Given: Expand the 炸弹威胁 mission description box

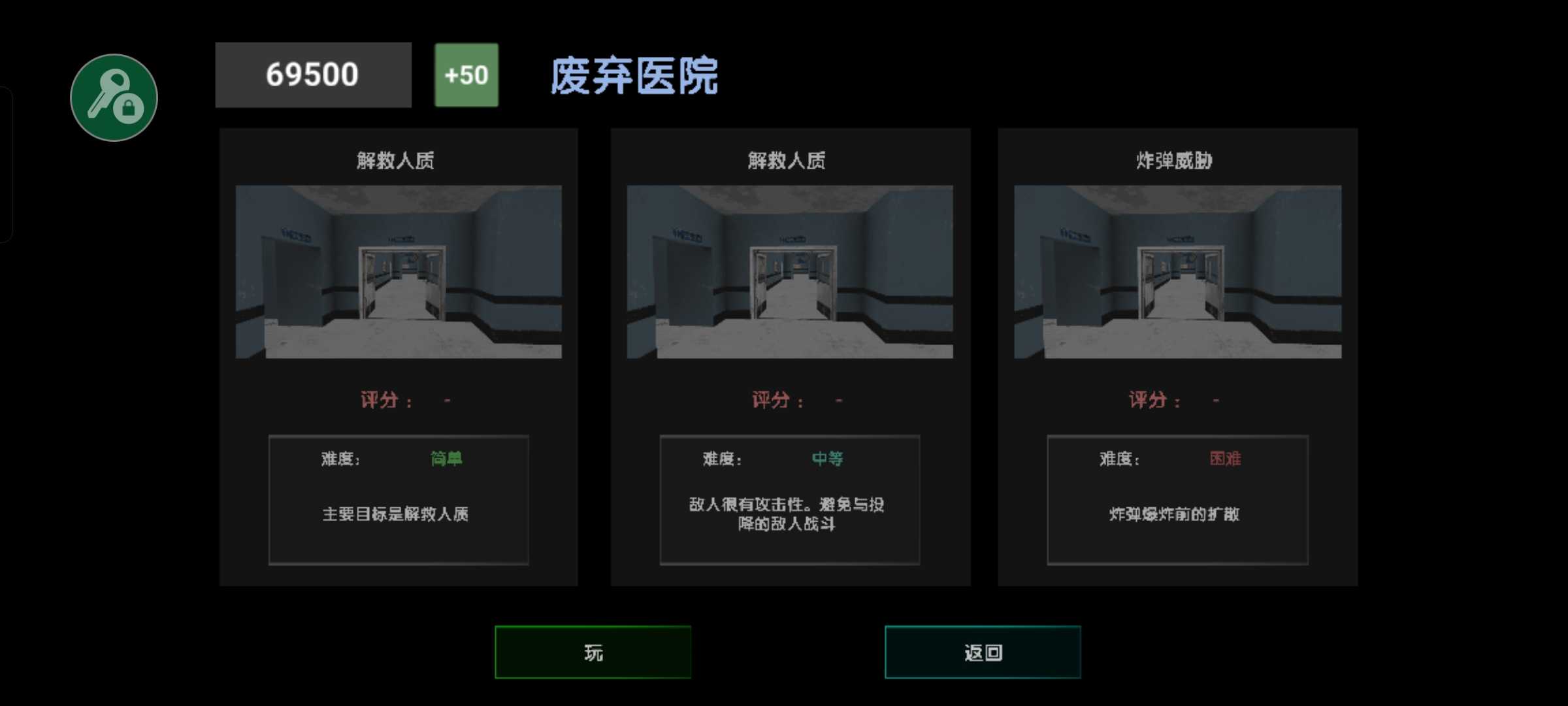Looking at the screenshot, I should [1177, 500].
